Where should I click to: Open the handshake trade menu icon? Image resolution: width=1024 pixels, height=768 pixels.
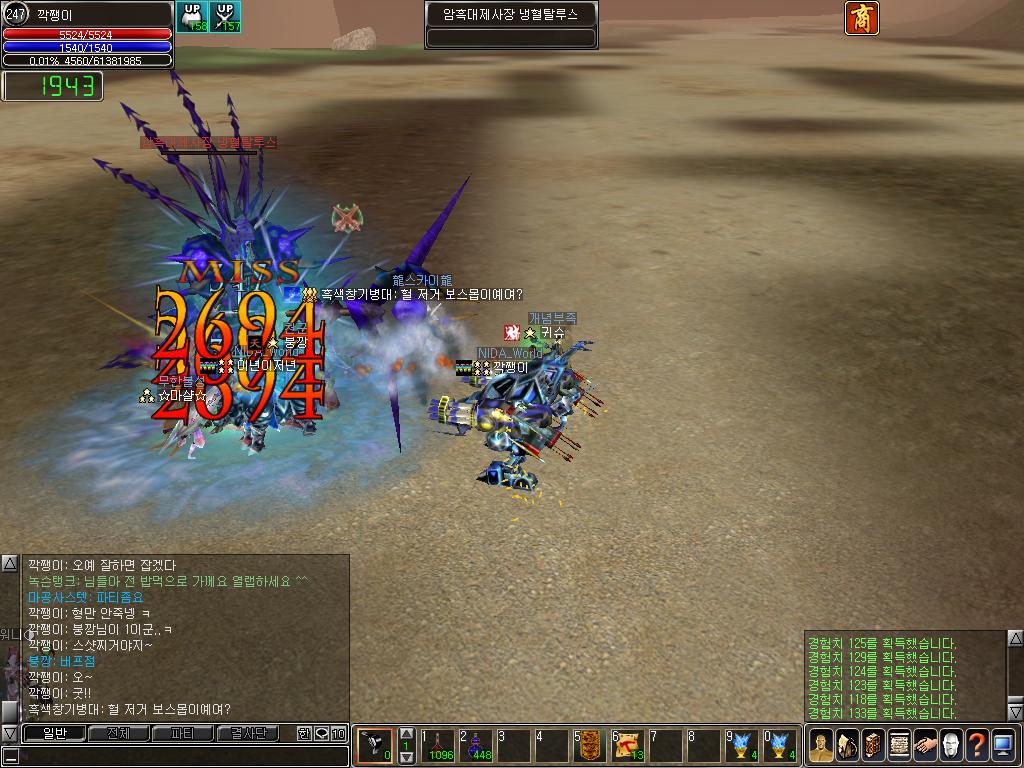tap(925, 745)
